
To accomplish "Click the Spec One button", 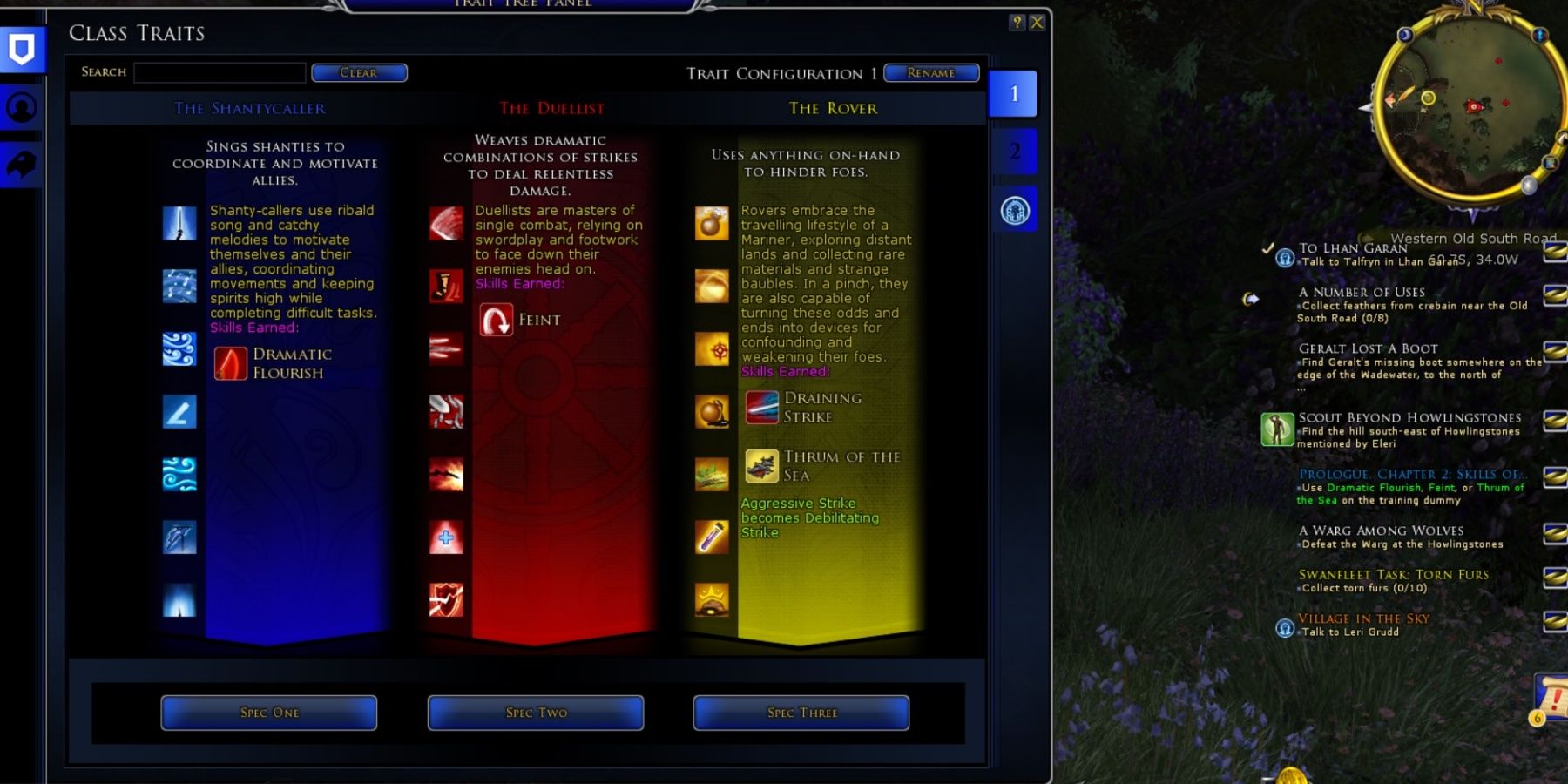I will [x=268, y=713].
